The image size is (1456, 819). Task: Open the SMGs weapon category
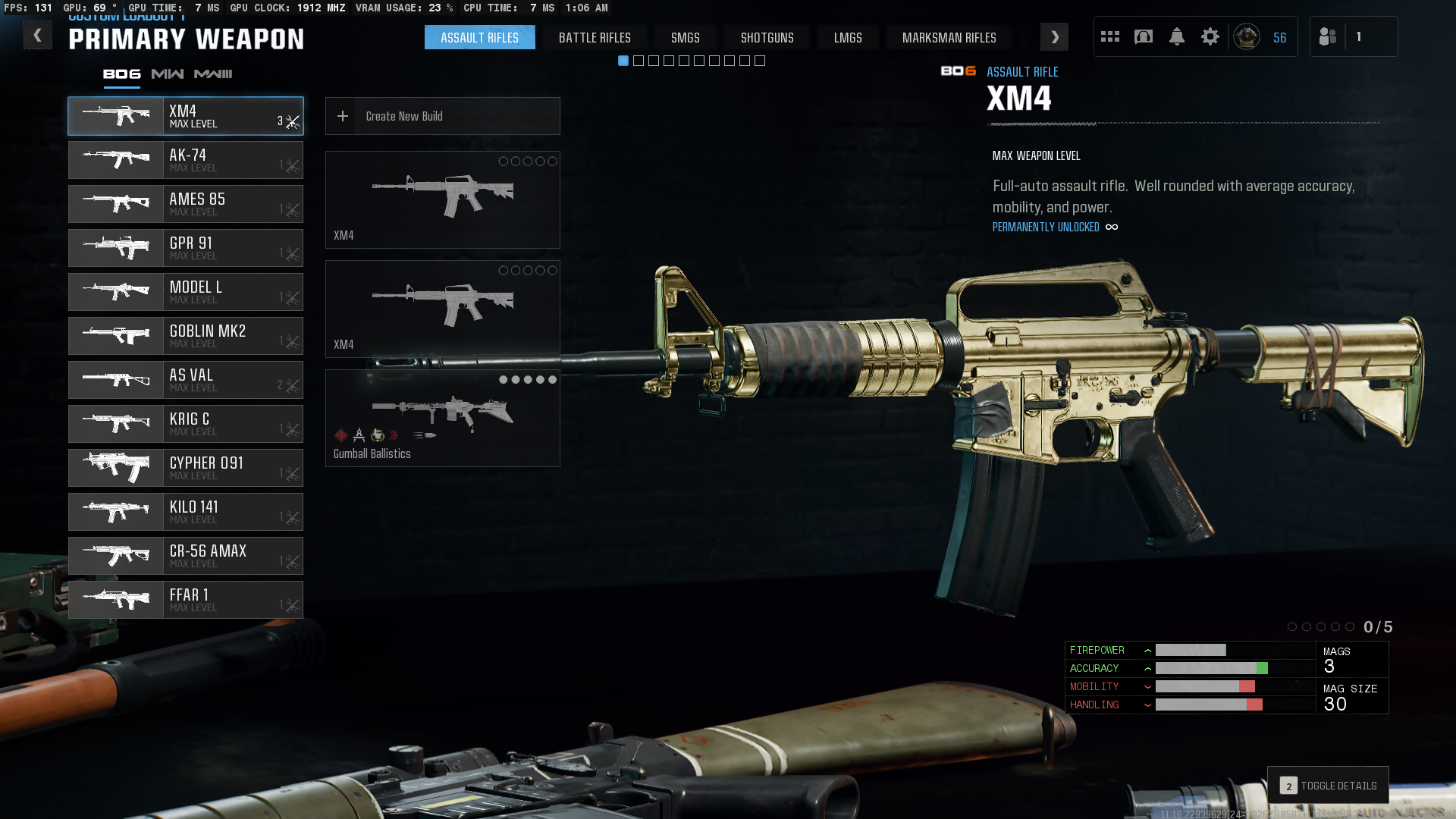point(685,38)
